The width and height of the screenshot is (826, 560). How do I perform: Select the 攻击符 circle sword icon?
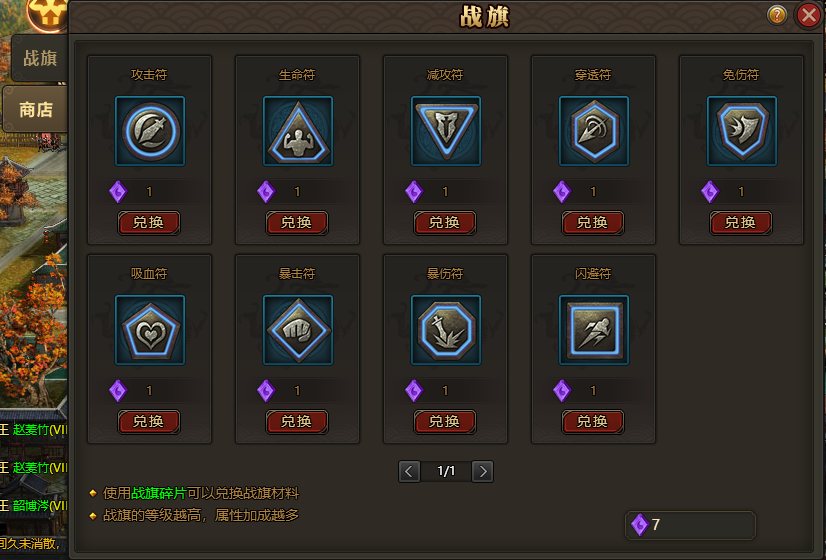click(150, 130)
